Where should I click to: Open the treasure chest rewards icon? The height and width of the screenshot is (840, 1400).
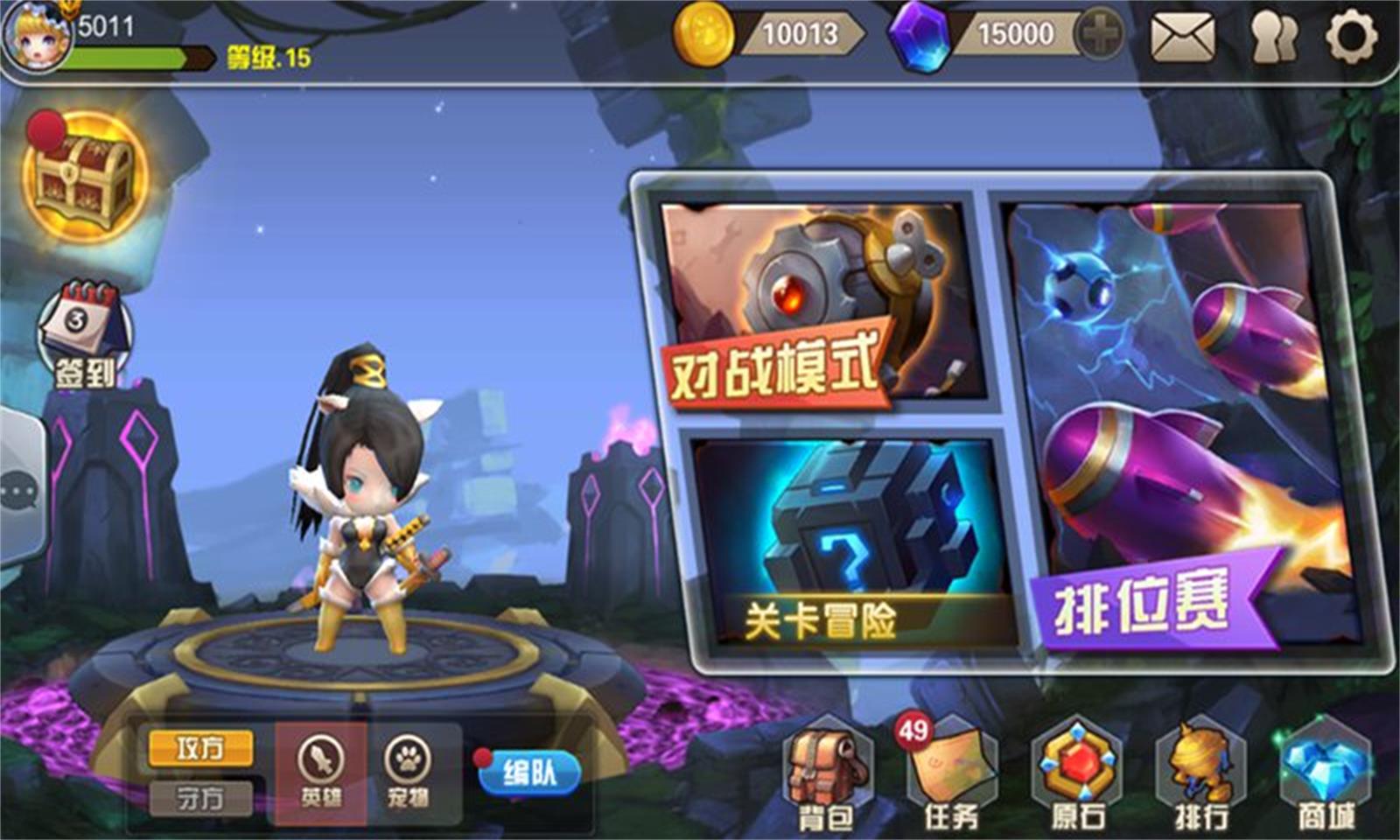pyautogui.click(x=83, y=175)
